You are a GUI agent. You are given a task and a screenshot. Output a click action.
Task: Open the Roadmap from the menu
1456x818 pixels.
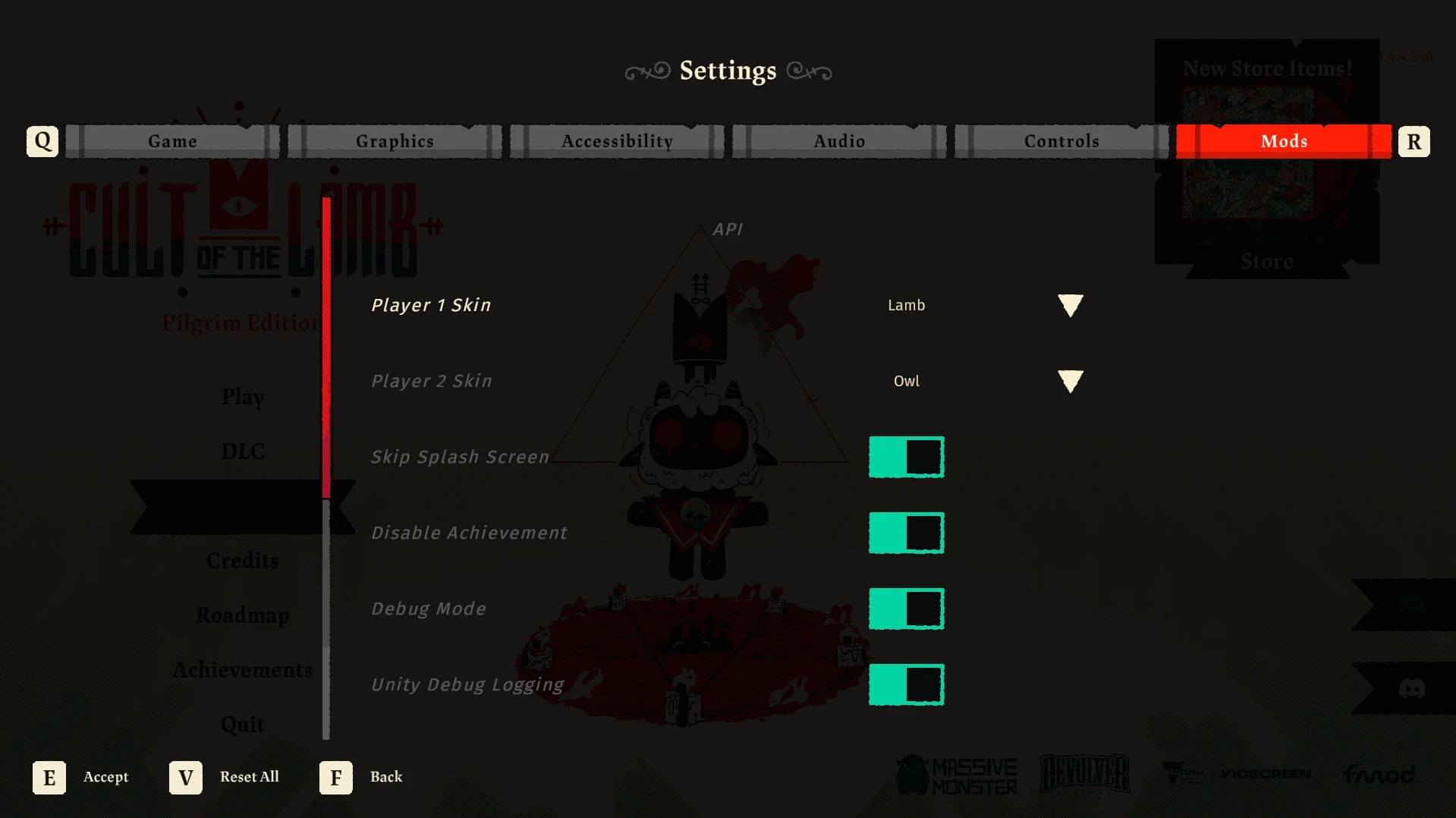click(243, 615)
